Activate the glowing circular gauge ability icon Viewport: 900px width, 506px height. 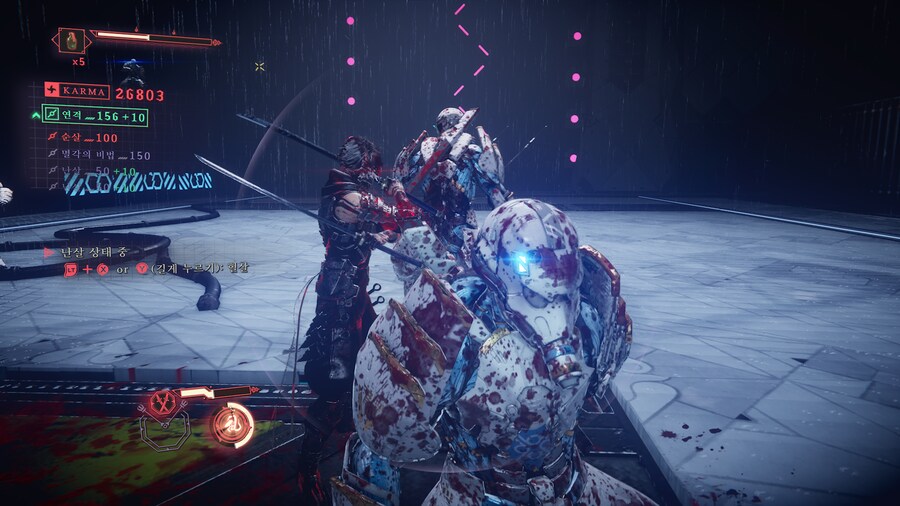tap(232, 423)
